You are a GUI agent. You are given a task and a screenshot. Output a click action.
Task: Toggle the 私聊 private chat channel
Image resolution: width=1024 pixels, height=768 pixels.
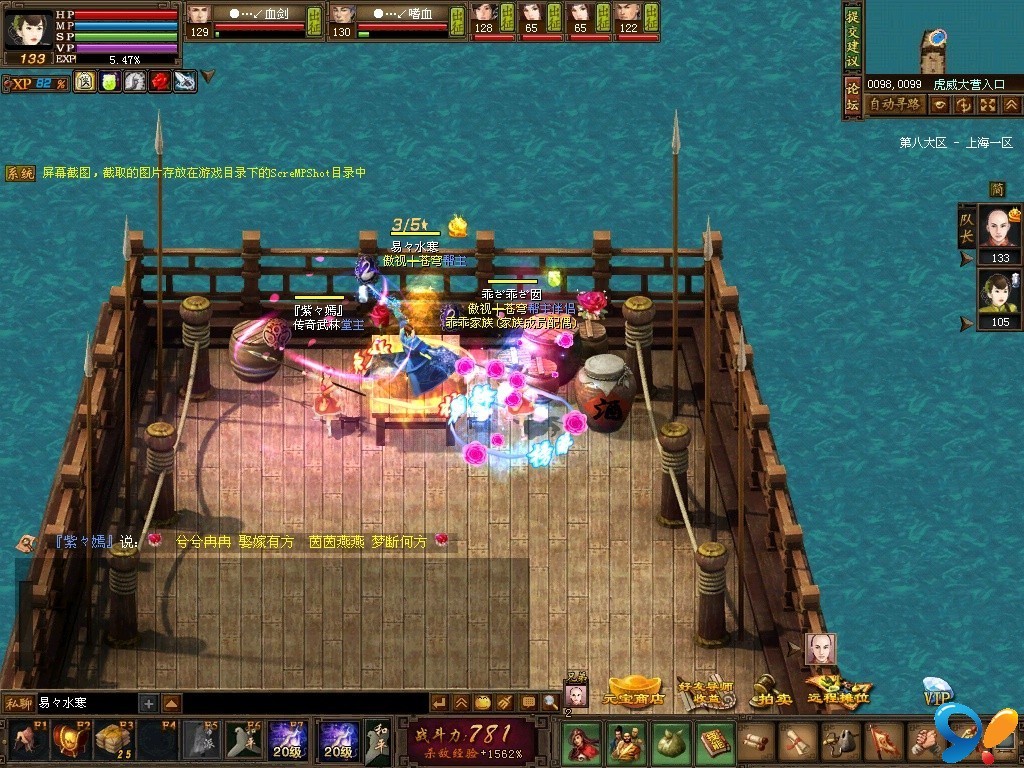click(x=18, y=703)
